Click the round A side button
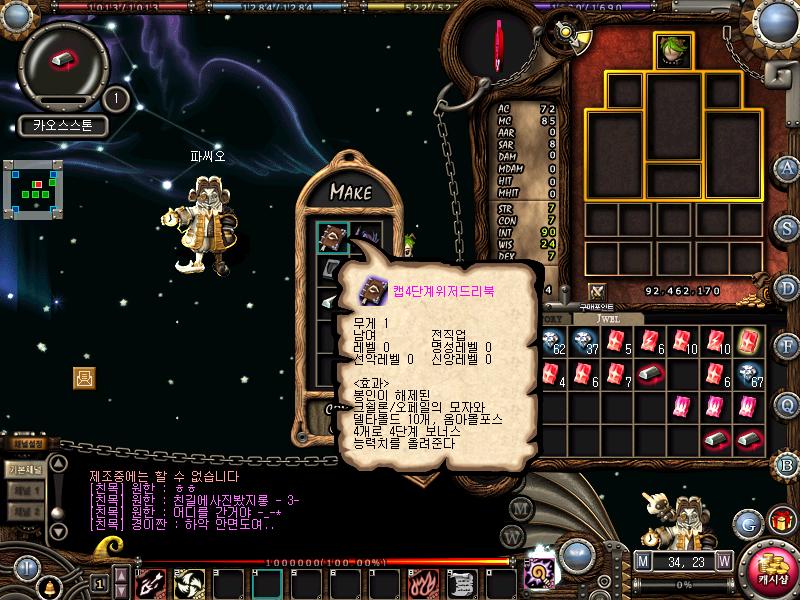This screenshot has width=800, height=600. (788, 168)
